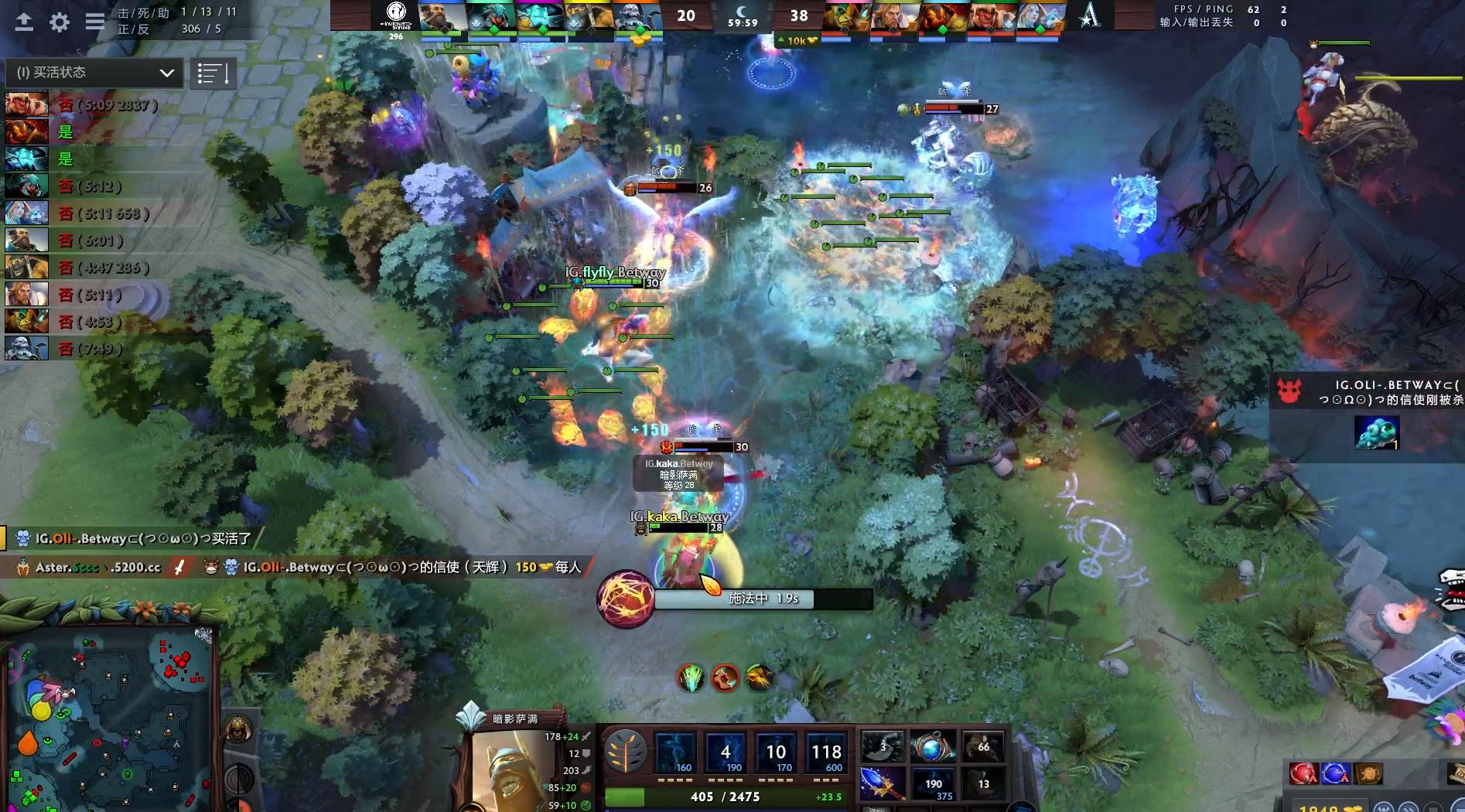
Task: Click on the minimap
Action: point(108,719)
